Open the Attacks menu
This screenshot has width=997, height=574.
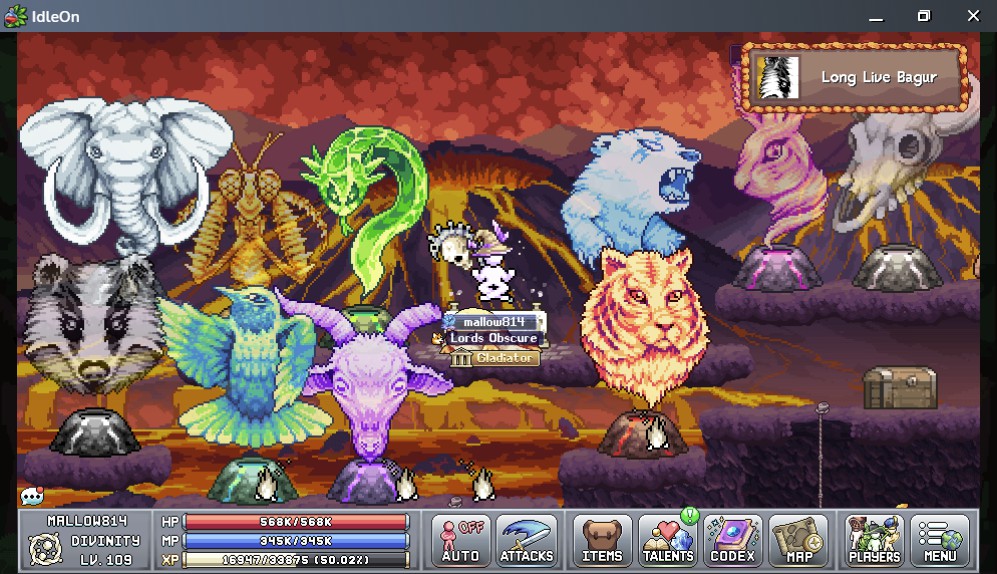point(526,540)
